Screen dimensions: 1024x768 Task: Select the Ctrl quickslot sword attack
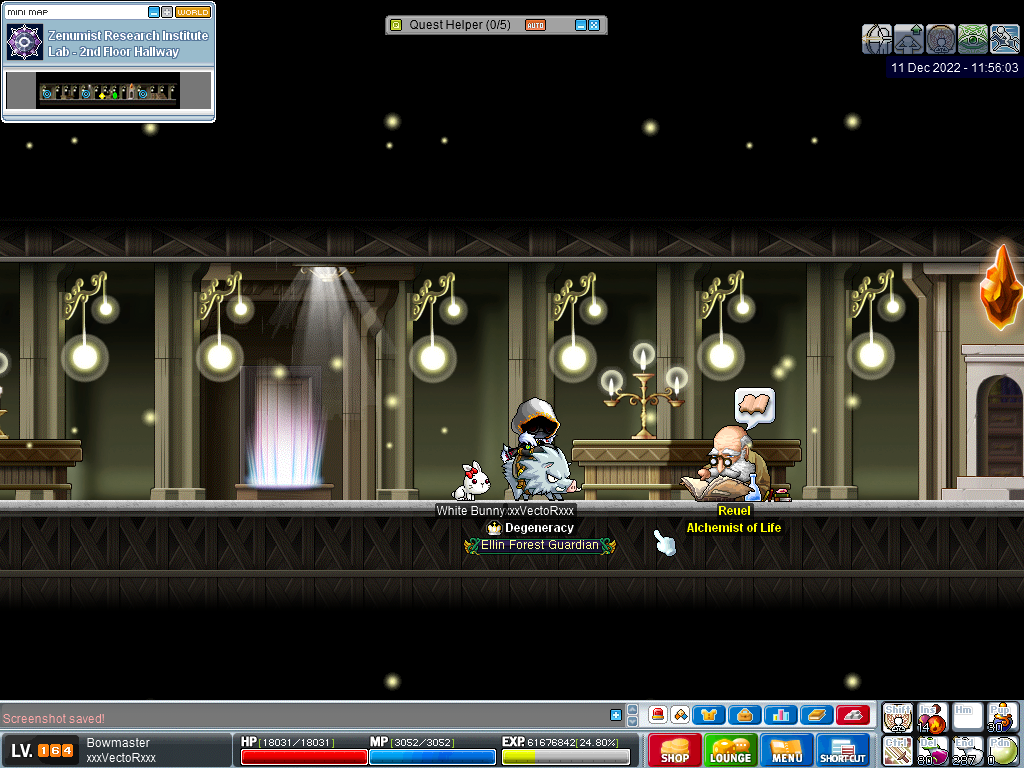(897, 750)
